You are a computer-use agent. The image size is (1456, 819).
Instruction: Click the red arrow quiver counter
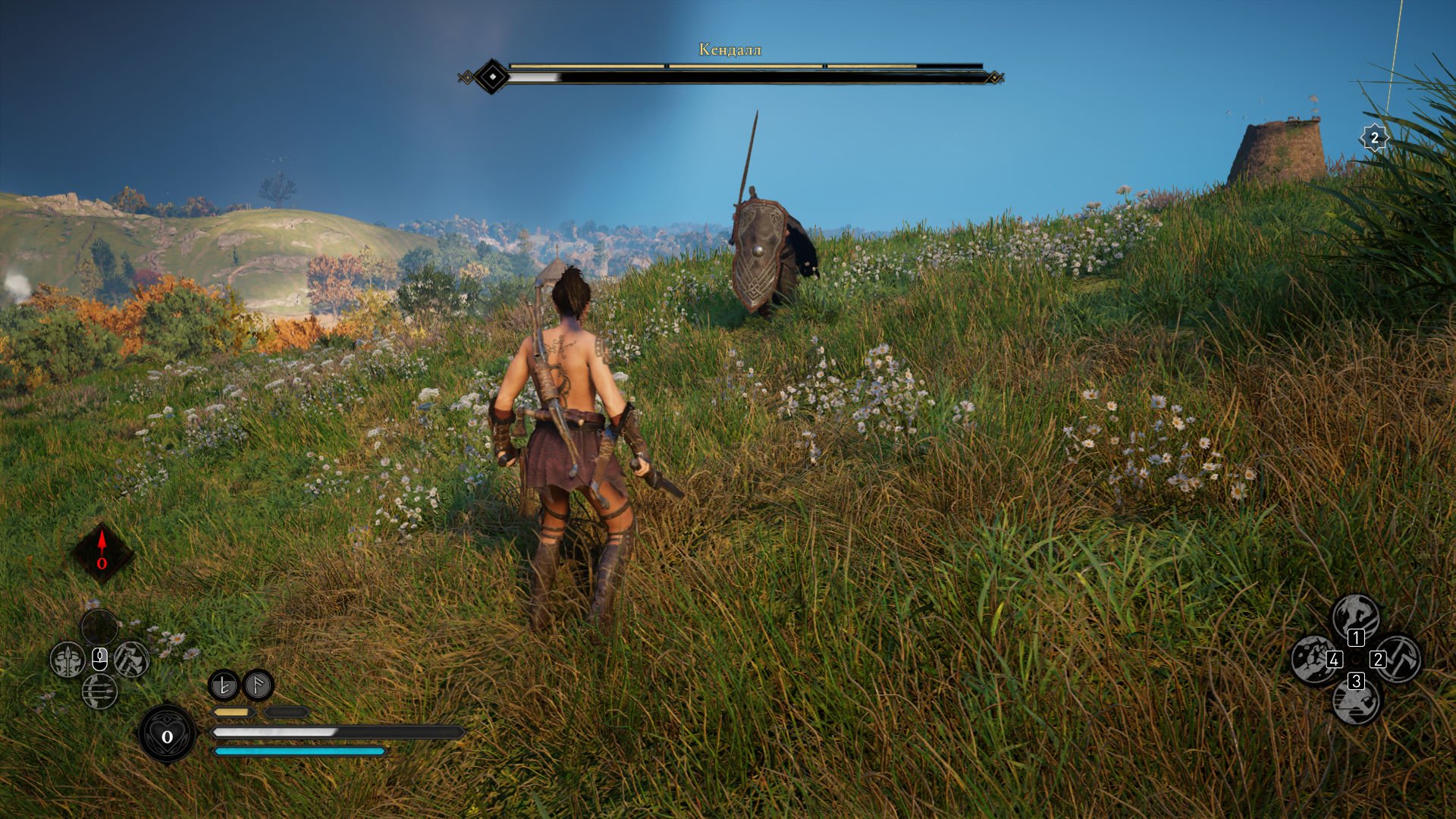point(102,552)
